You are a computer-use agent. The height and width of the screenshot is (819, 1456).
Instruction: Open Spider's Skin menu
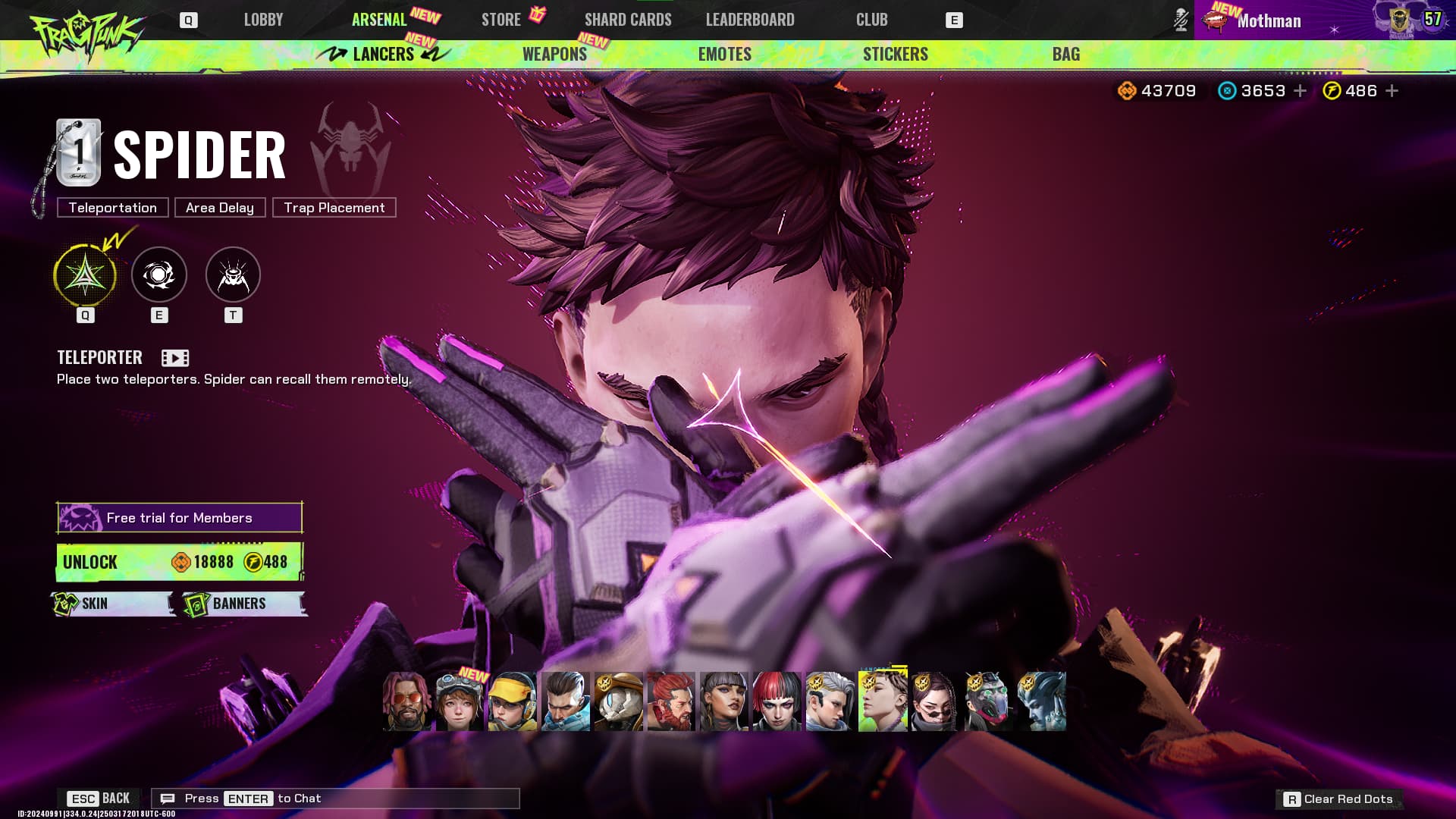tap(113, 604)
